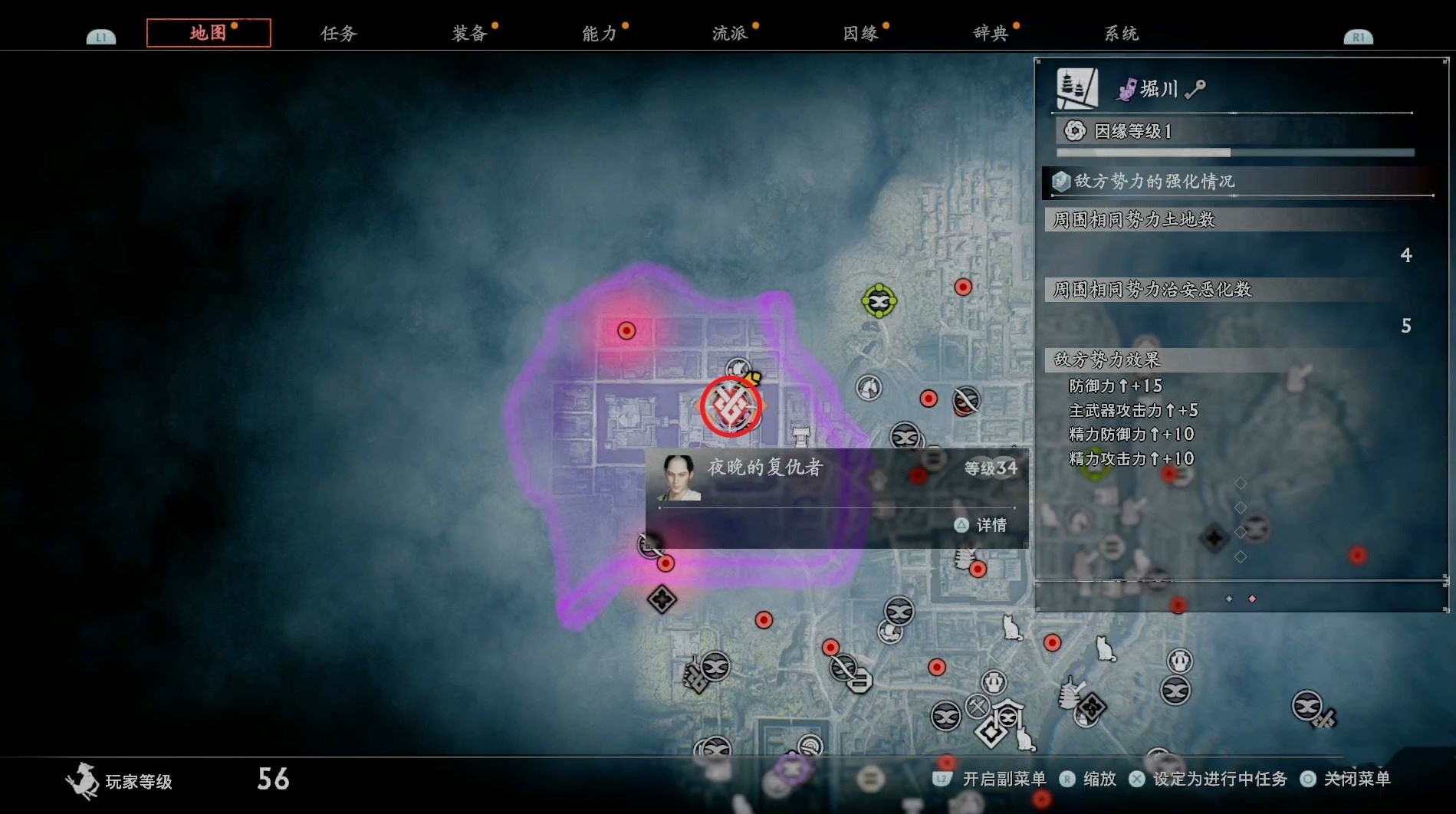
Task: Click the player level horse emblem bottom left
Action: 82,780
